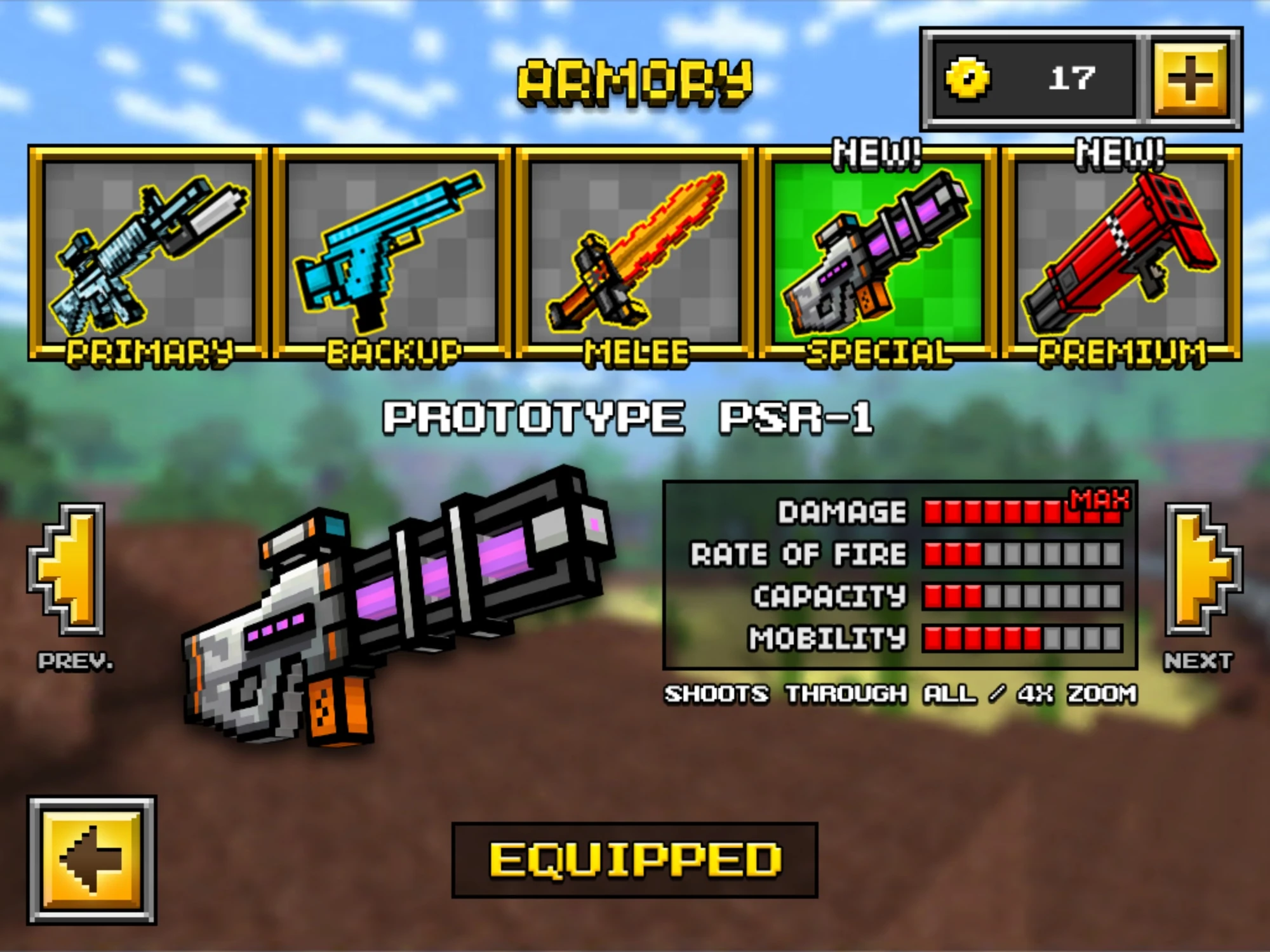Tap the NEW! badge above Special
This screenshot has width=1270, height=952.
pos(875,152)
